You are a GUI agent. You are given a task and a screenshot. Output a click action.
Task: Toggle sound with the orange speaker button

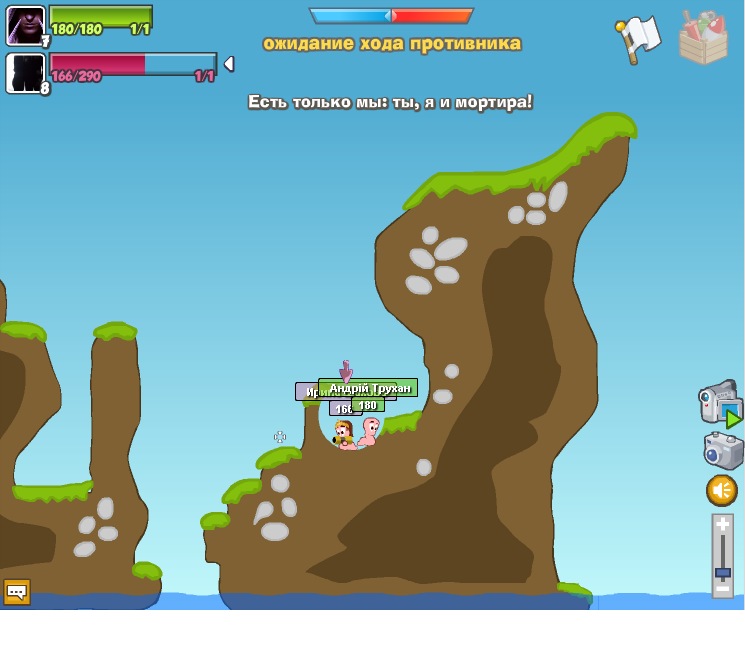(x=722, y=490)
